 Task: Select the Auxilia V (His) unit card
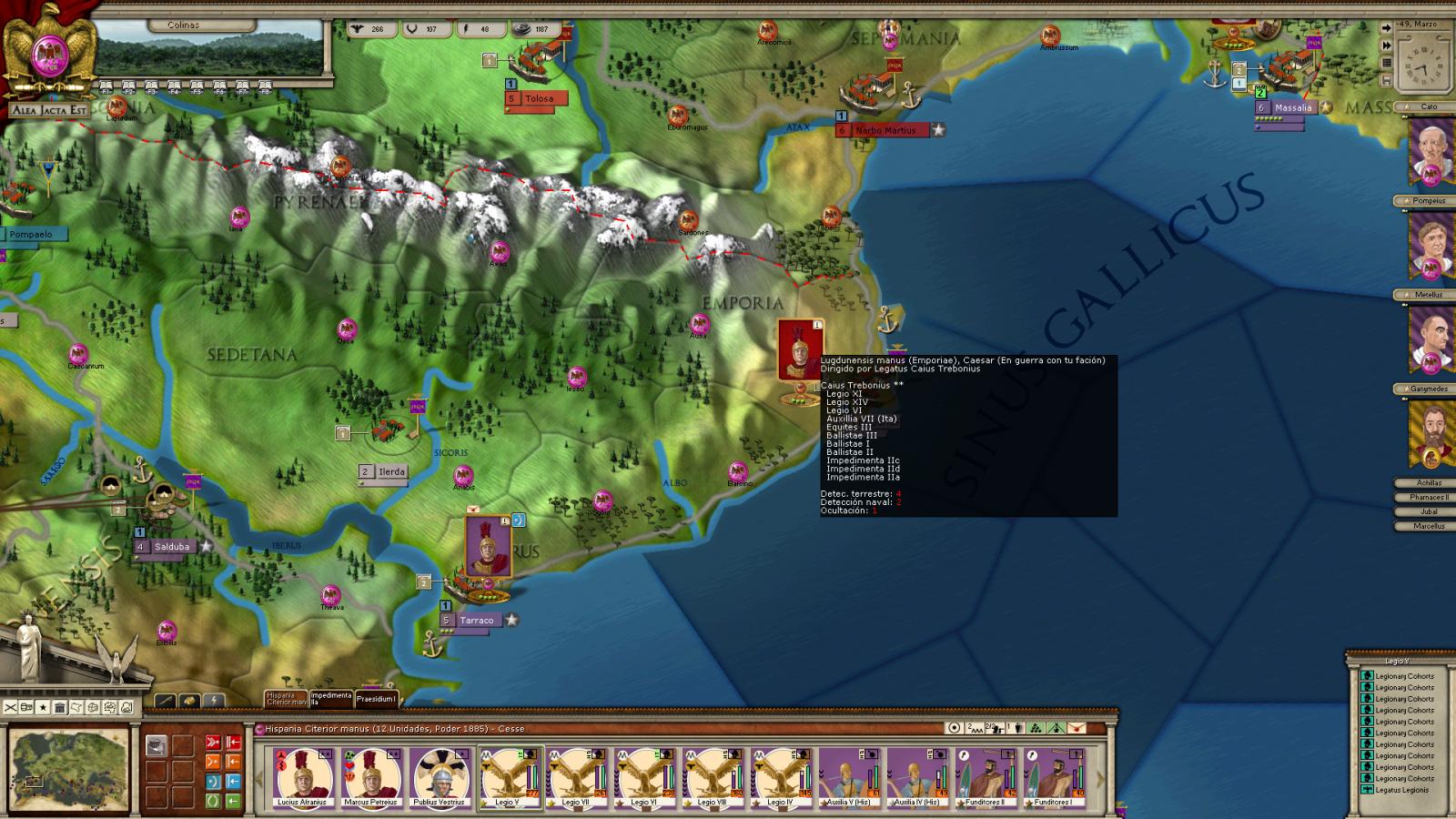point(848,778)
